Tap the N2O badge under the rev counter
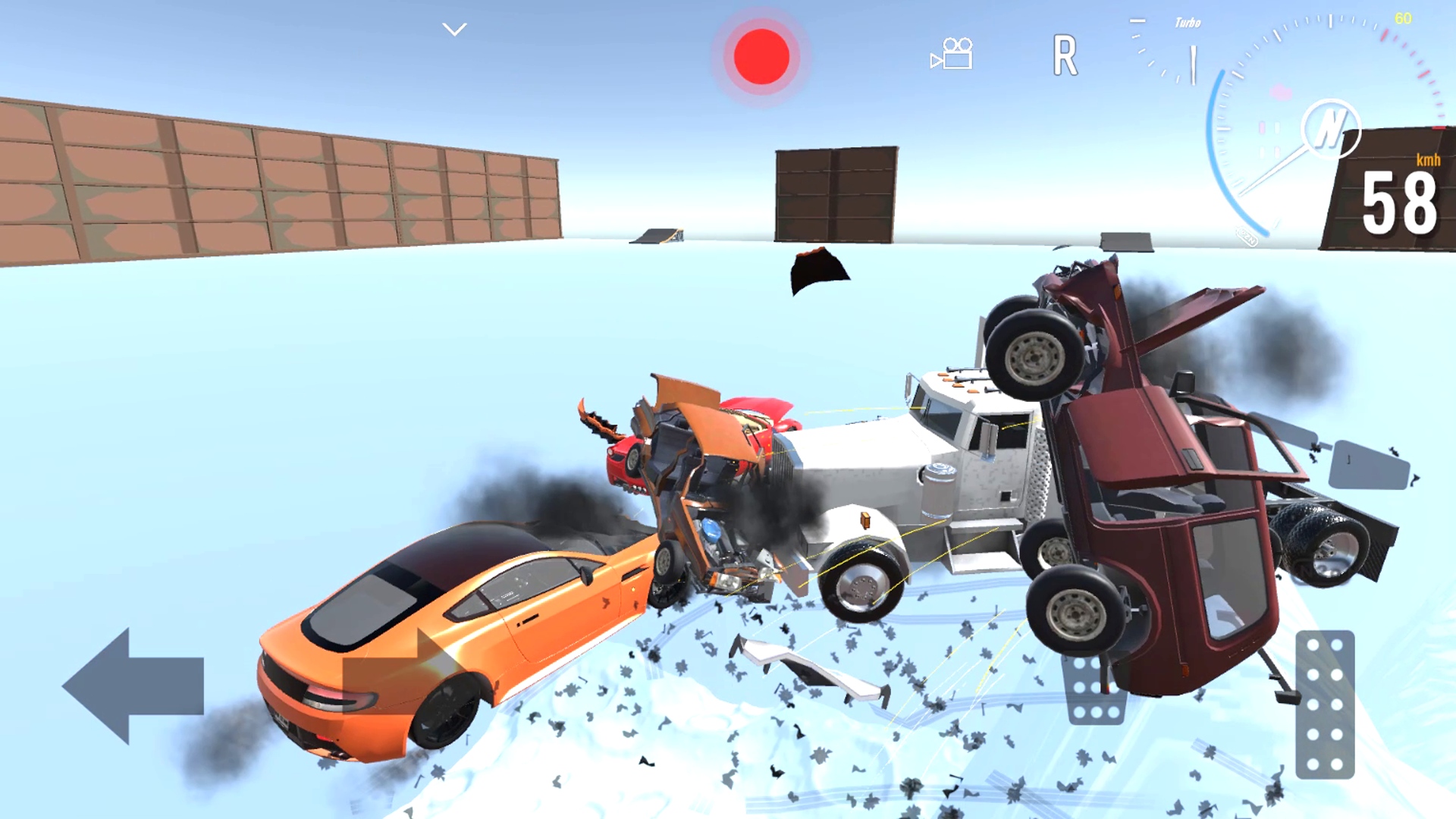Screen dimensions: 1456x819 [x=1247, y=237]
